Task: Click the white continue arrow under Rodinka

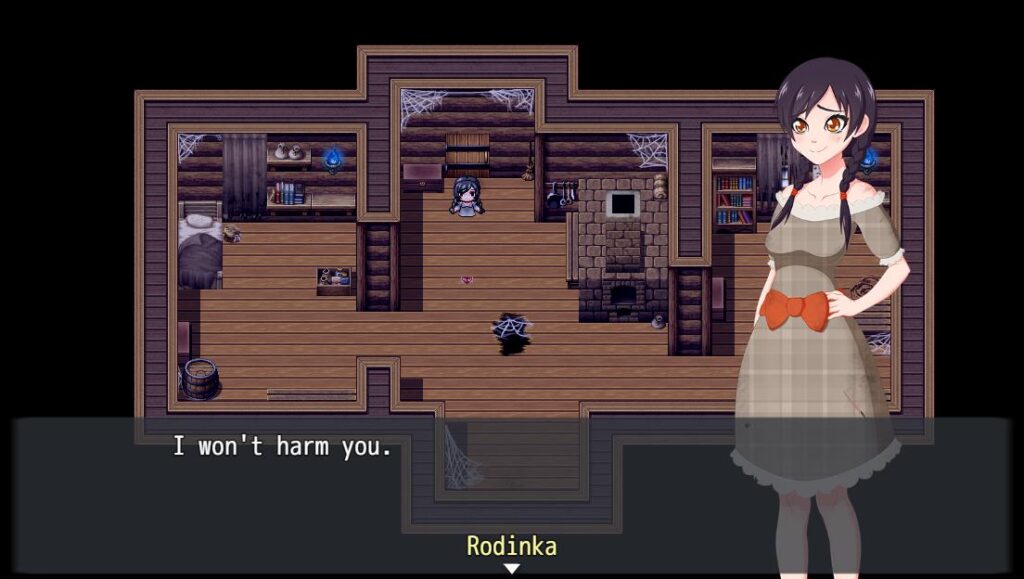Action: click(x=511, y=568)
